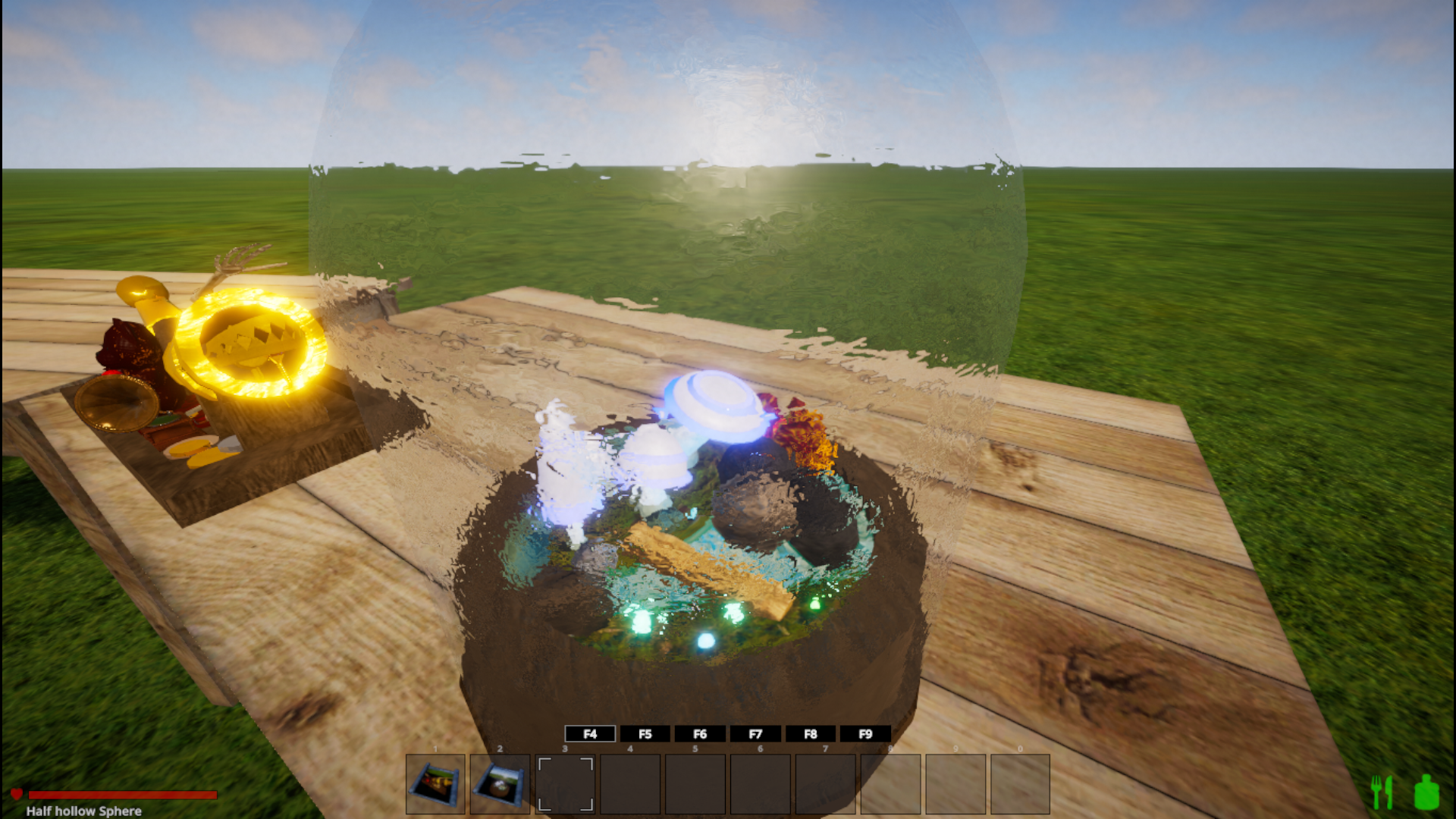The image size is (1456, 819).
Task: Switch to the F5 hotbar page
Action: pyautogui.click(x=645, y=733)
